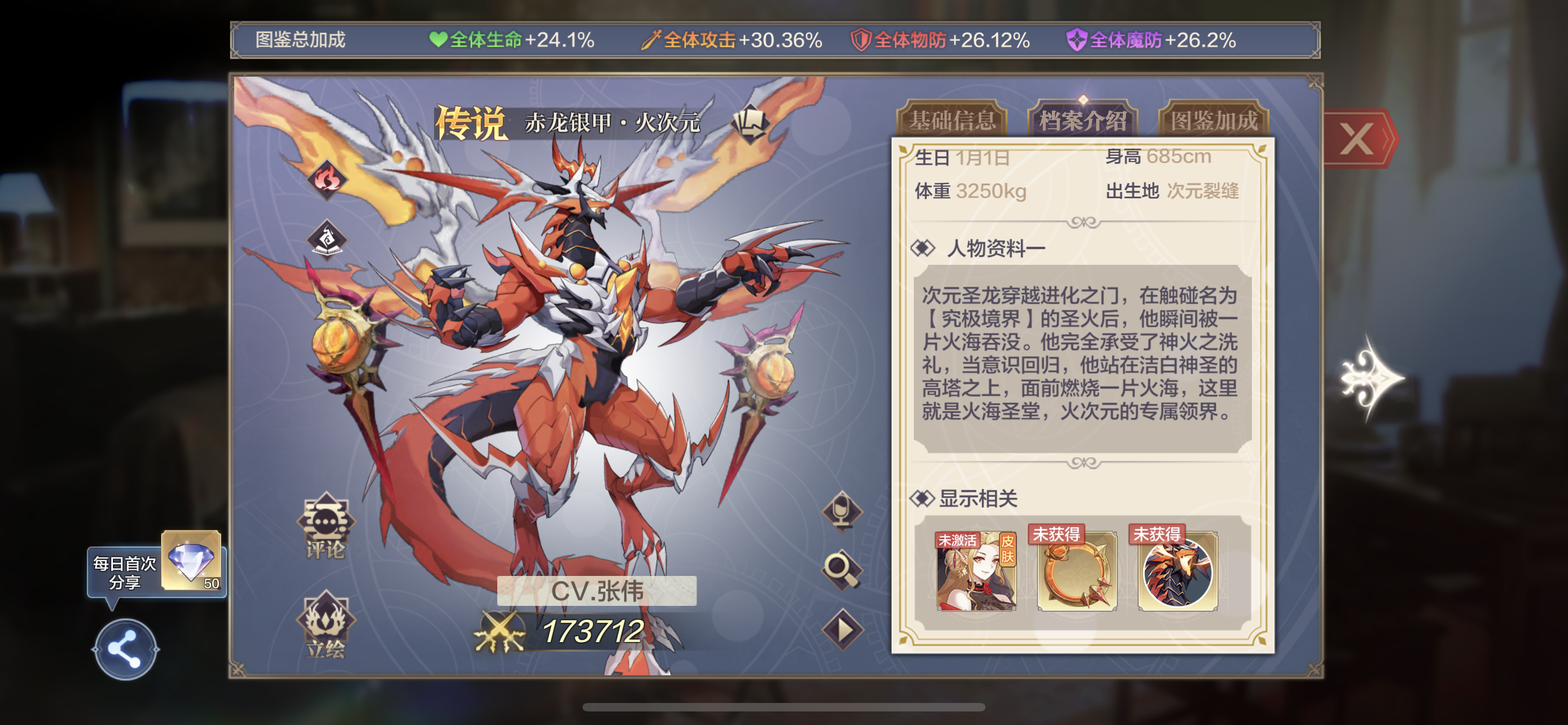Select the unobtained dragon avatar thumbnail

tap(1177, 572)
